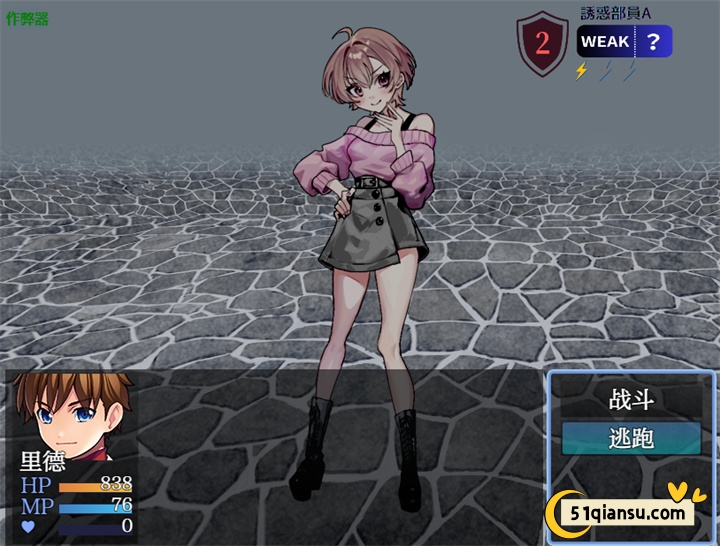Viewport: 720px width, 546px height.
Task: Click the lightning bolt weakness icon
Action: coord(581,70)
